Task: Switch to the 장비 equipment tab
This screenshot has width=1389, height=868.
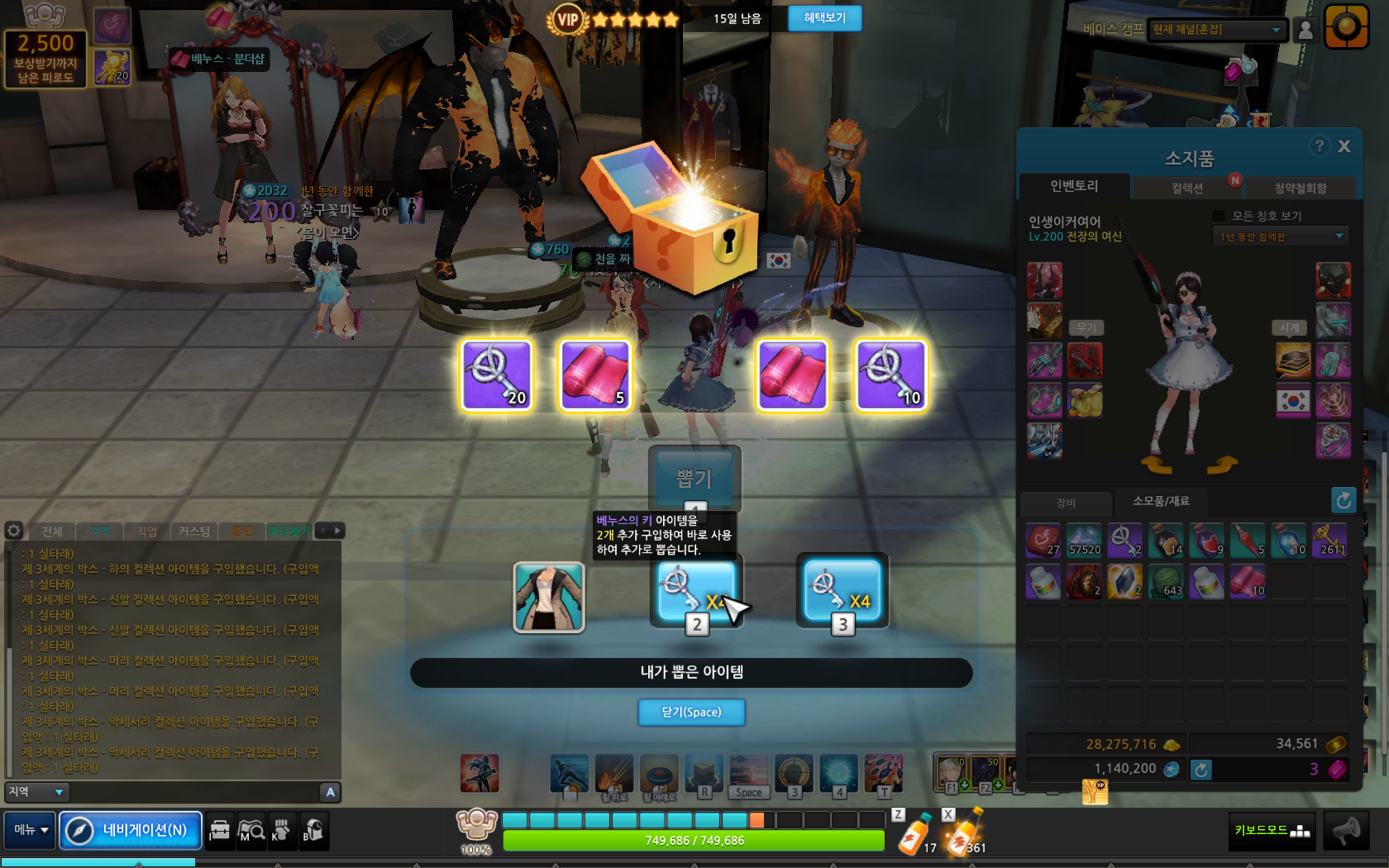Action: pyautogui.click(x=1066, y=503)
